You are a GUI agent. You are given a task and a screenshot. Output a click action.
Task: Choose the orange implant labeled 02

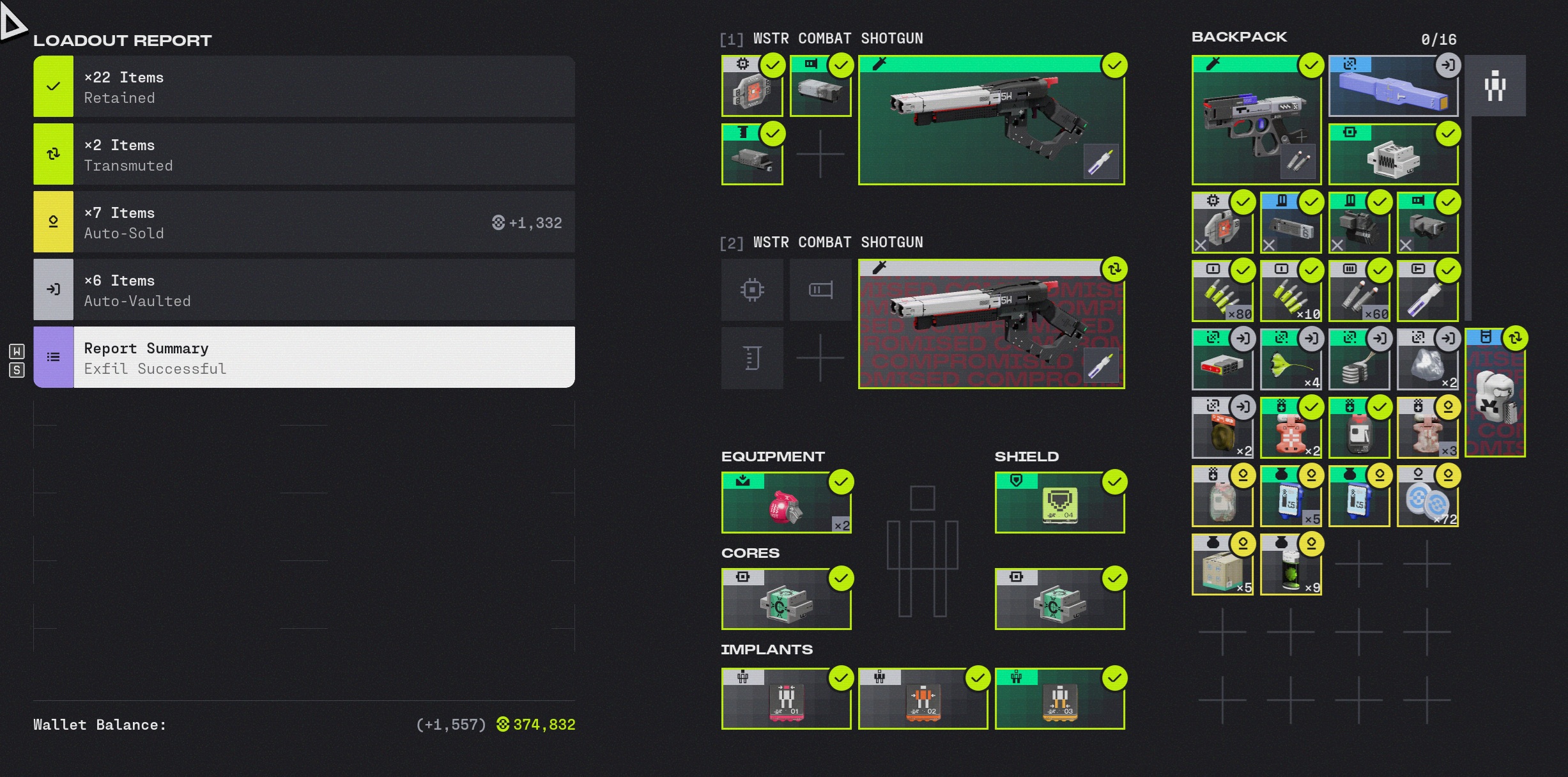923,699
